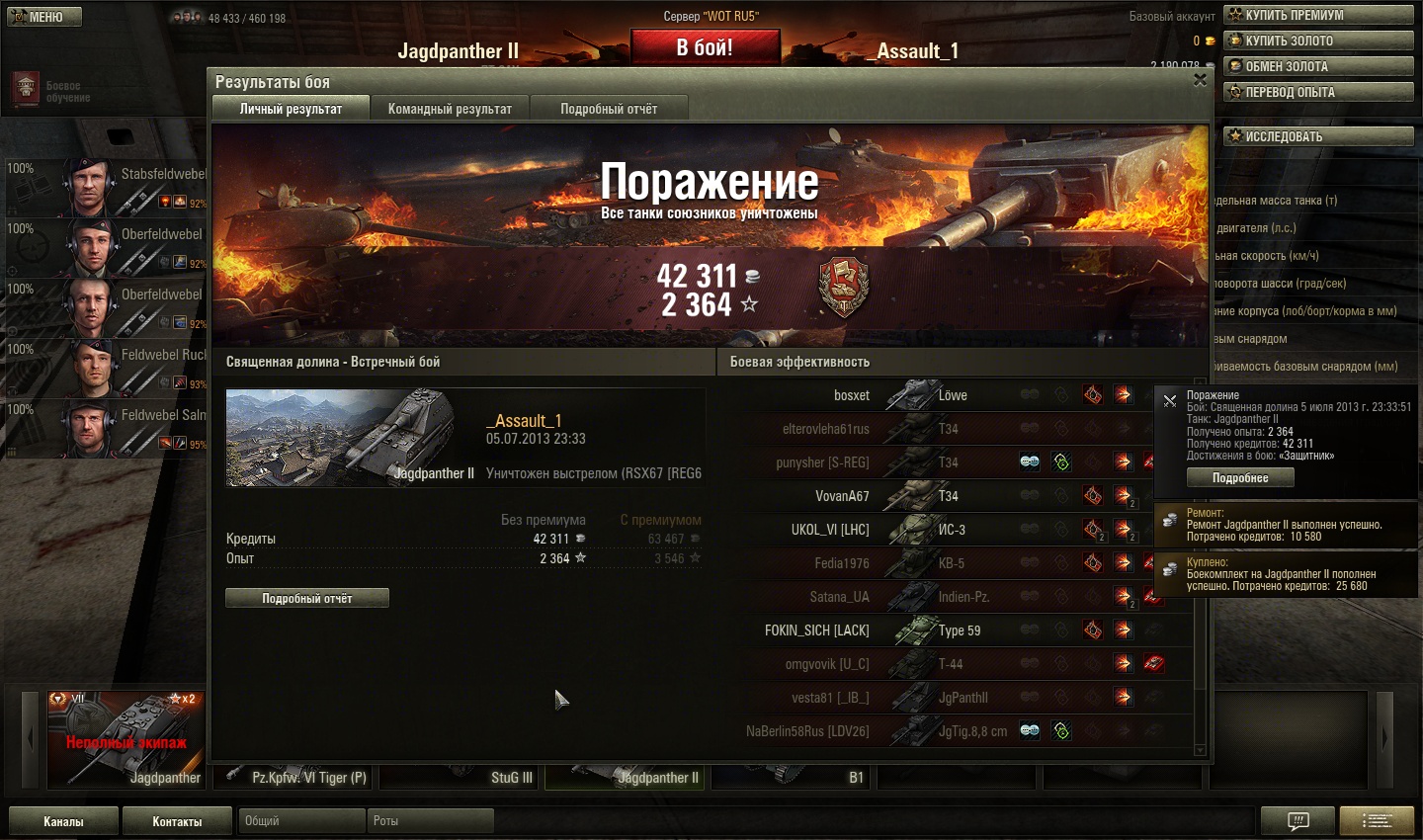This screenshot has width=1423, height=840.
Task: Select the Личный результат tab
Action: coord(291,109)
